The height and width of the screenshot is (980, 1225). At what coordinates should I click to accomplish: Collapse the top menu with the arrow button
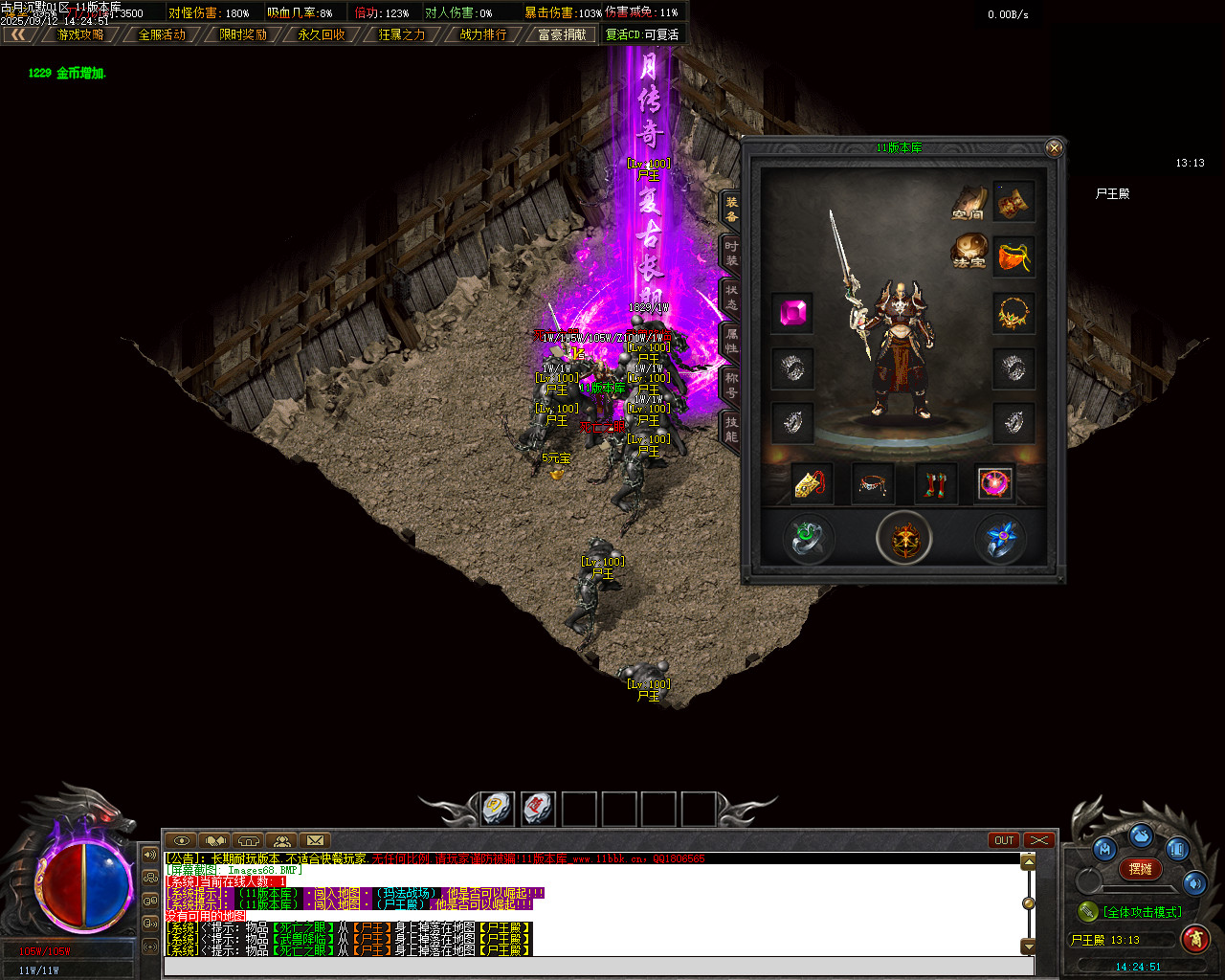18,34
